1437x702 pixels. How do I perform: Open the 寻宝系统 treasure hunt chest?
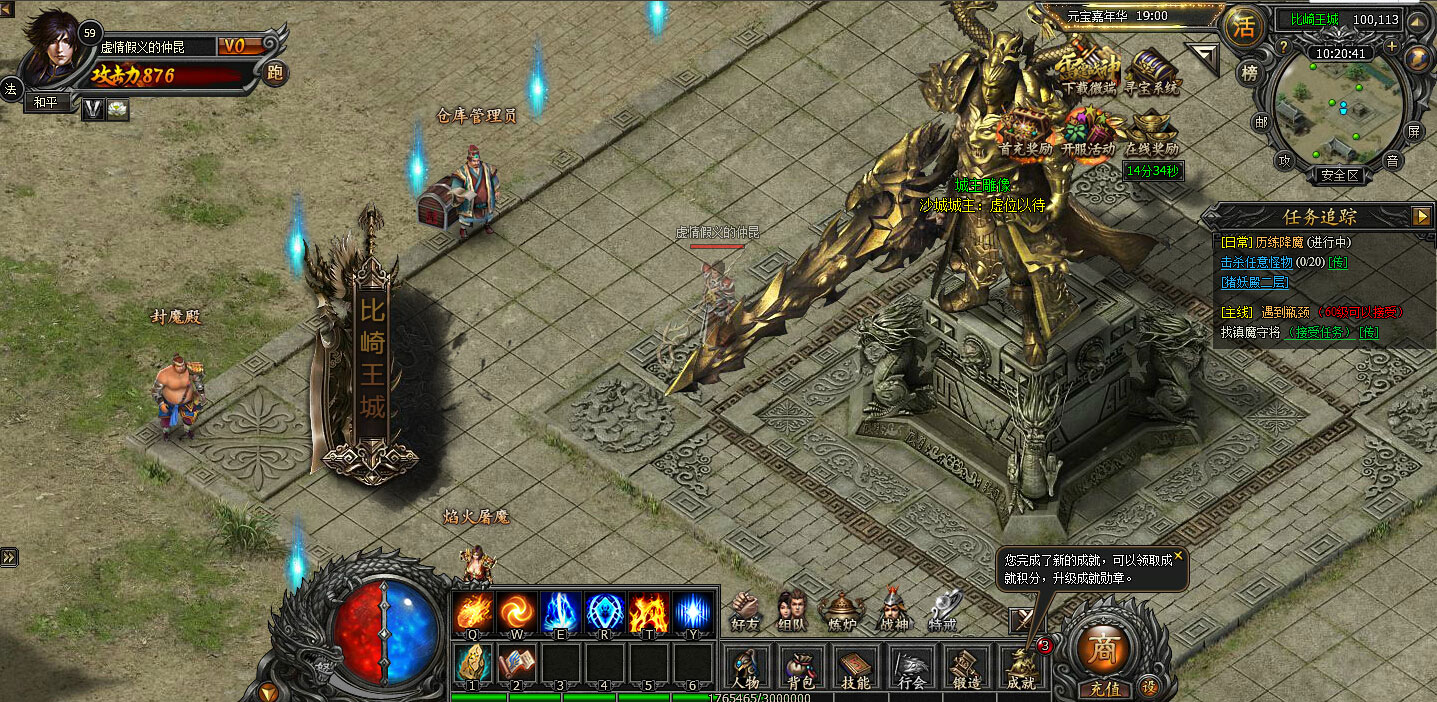(x=1153, y=72)
